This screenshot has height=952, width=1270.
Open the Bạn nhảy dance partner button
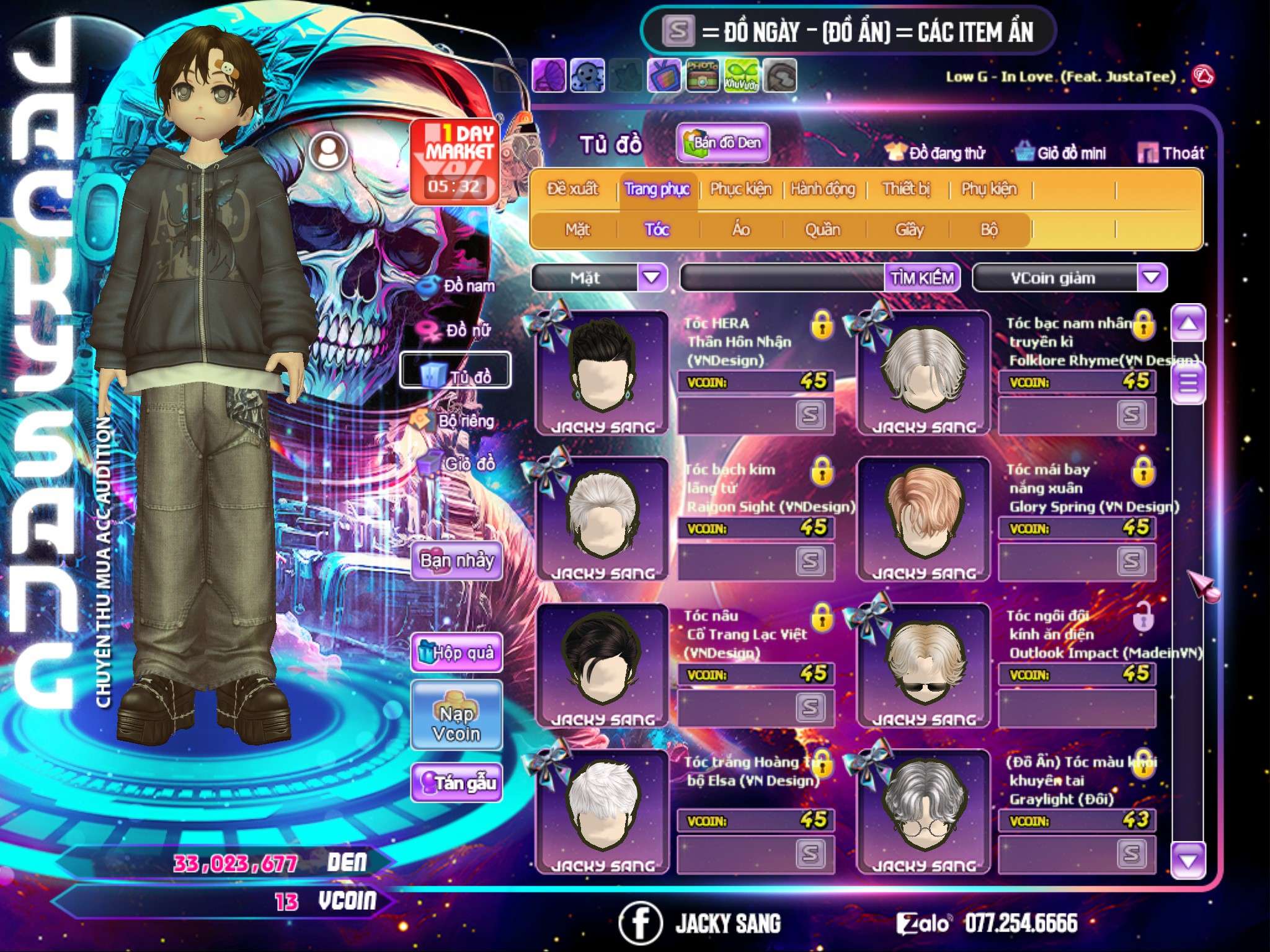click(x=456, y=561)
